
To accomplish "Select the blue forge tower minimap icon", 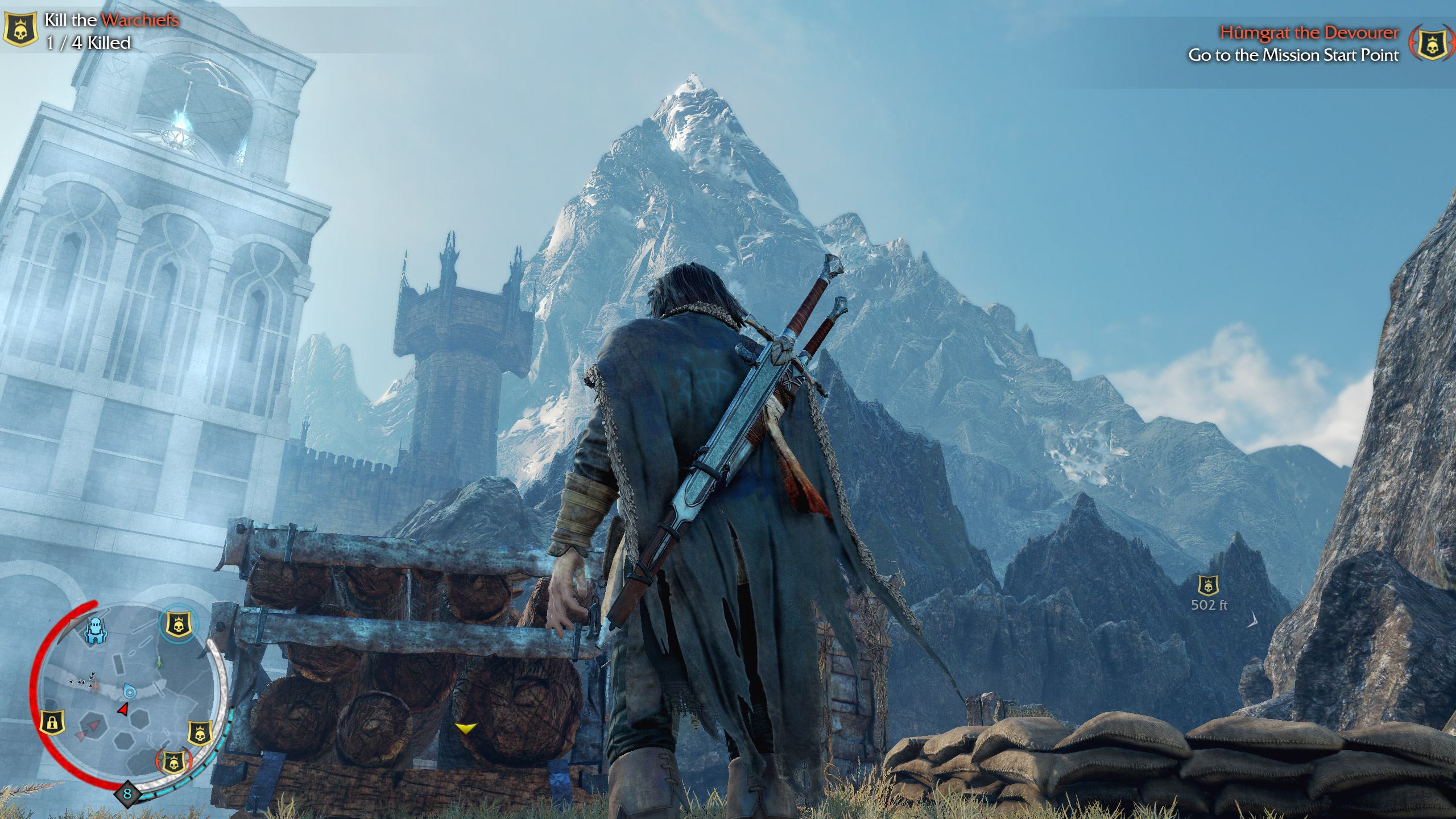I will [x=95, y=630].
